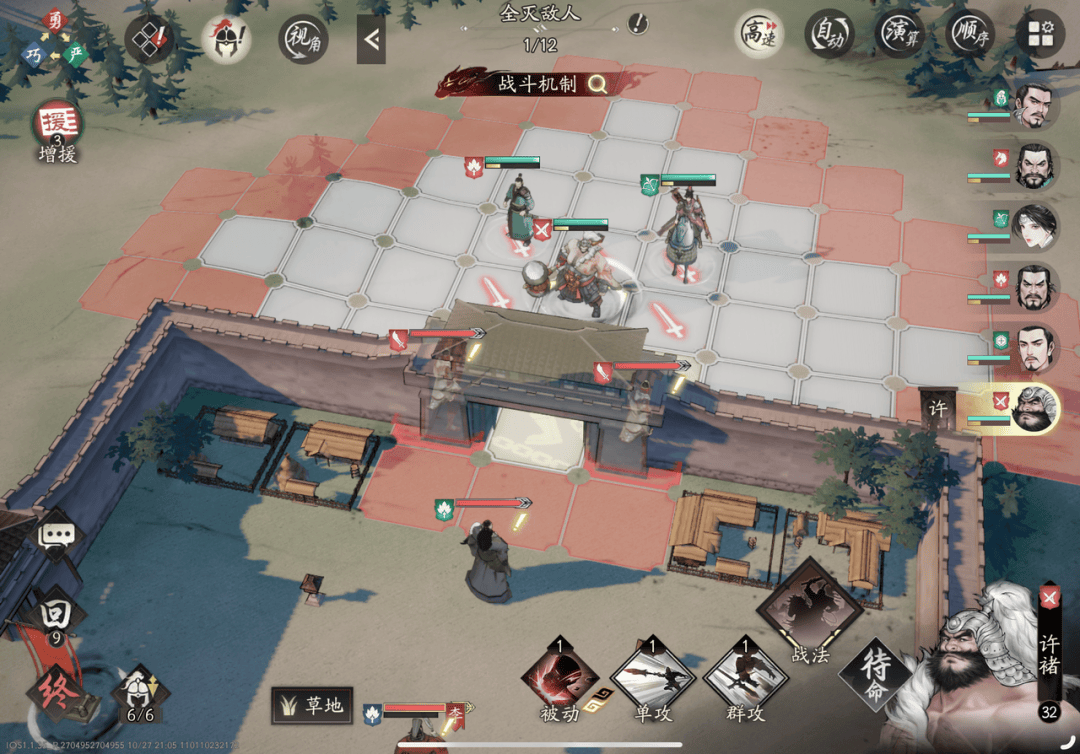Open the four-square settings menu
The image size is (1080, 754).
click(1040, 35)
